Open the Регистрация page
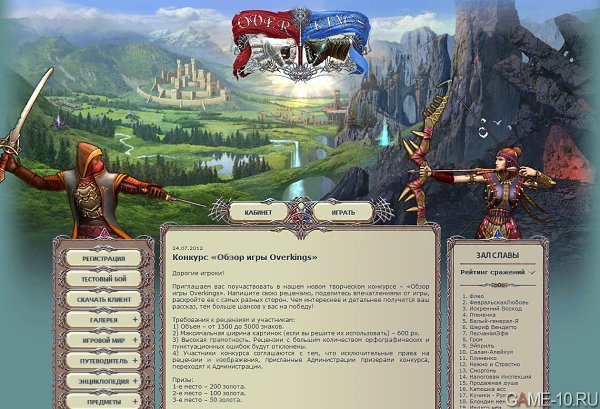Image resolution: width=600 pixels, height=409 pixels. (104, 257)
